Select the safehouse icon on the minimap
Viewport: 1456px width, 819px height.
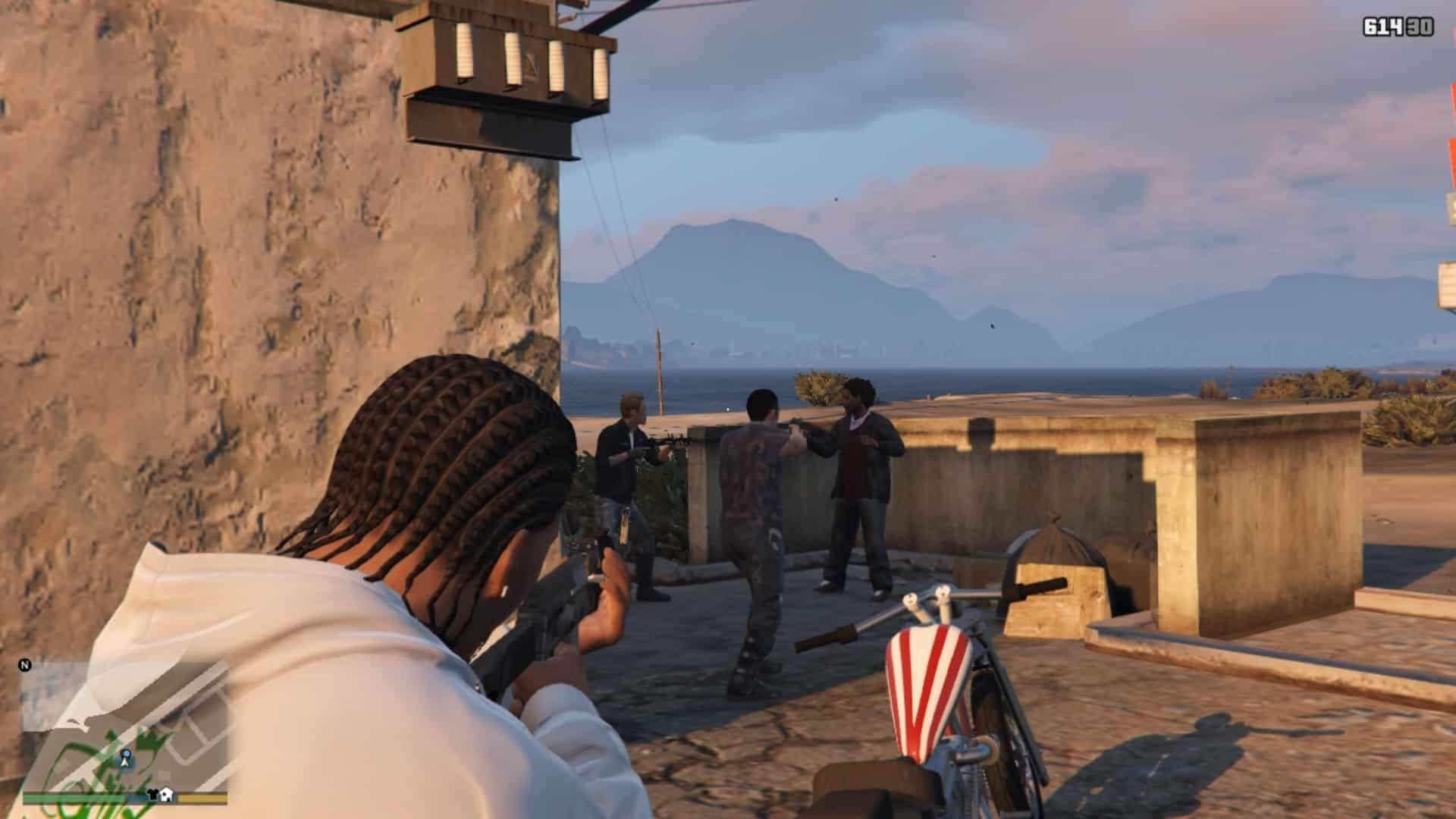tap(166, 795)
